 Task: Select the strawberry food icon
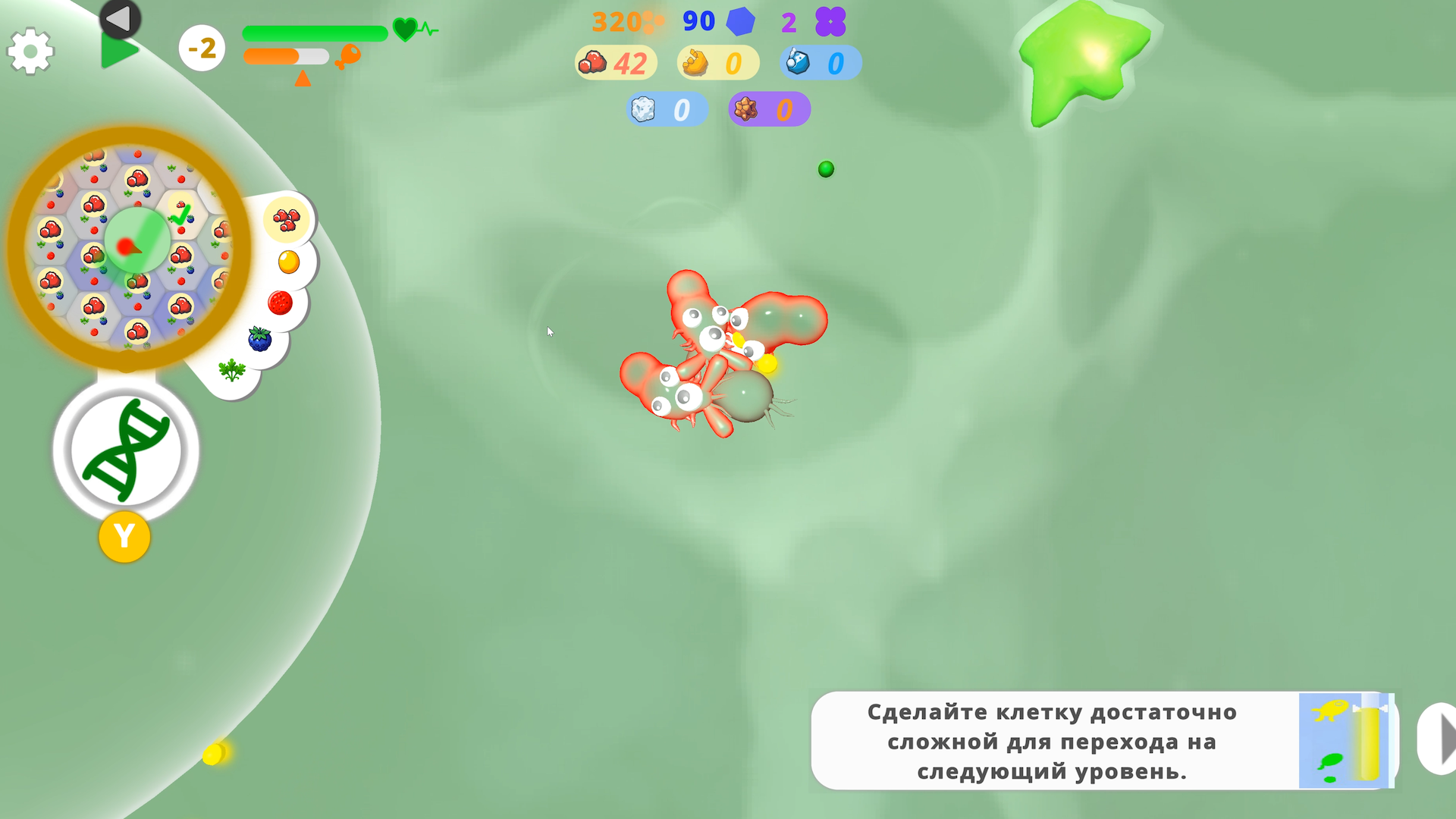pyautogui.click(x=280, y=303)
